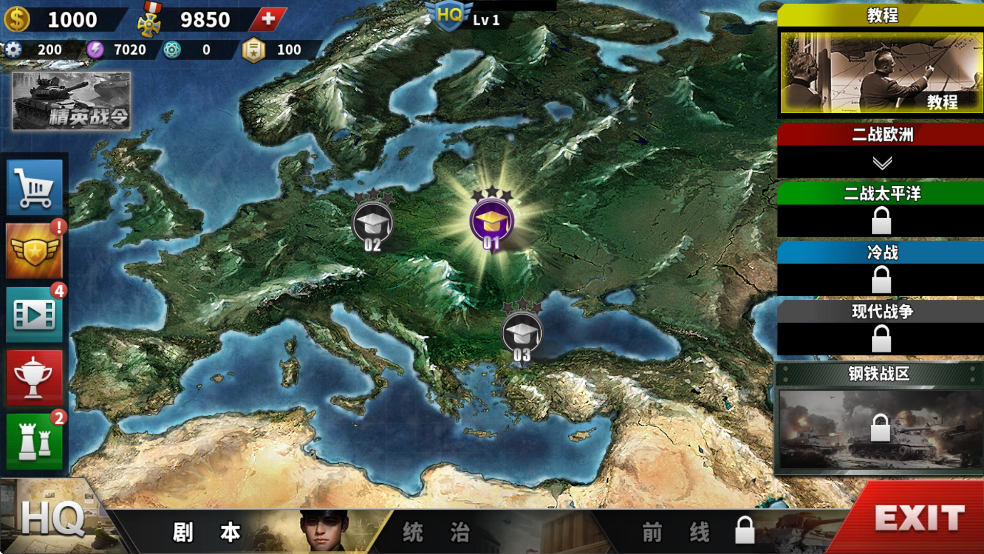
Task: Open the gold star rank badge menu
Action: coord(35,252)
